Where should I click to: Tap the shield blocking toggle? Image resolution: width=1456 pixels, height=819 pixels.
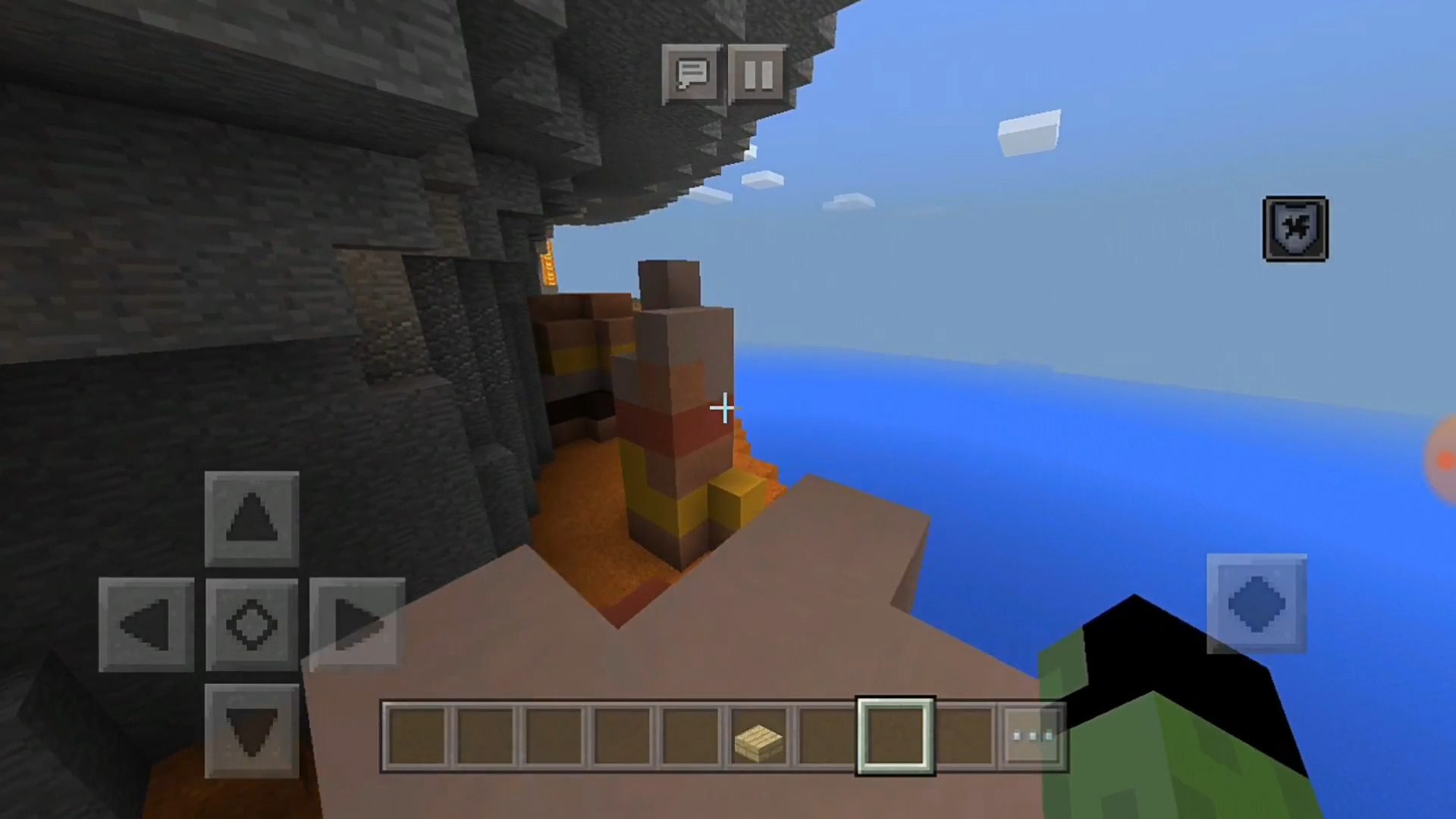1295,228
